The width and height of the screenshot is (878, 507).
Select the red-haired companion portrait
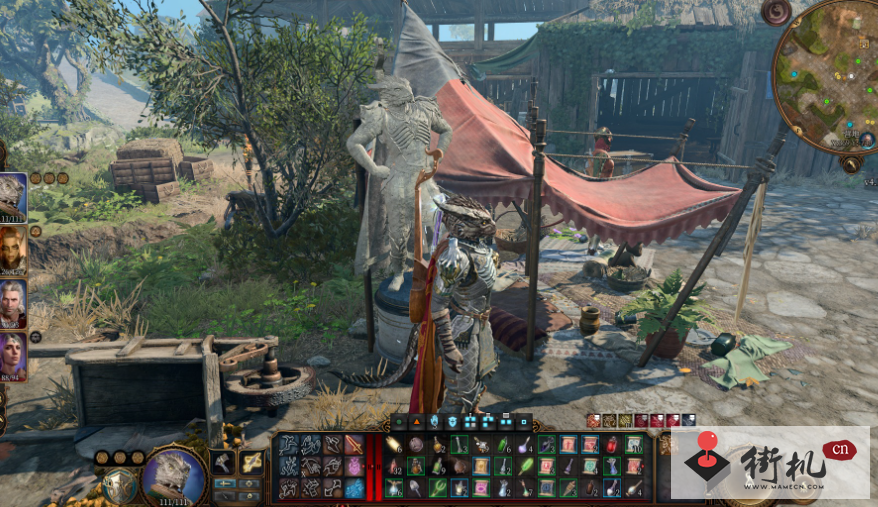[x=12, y=249]
